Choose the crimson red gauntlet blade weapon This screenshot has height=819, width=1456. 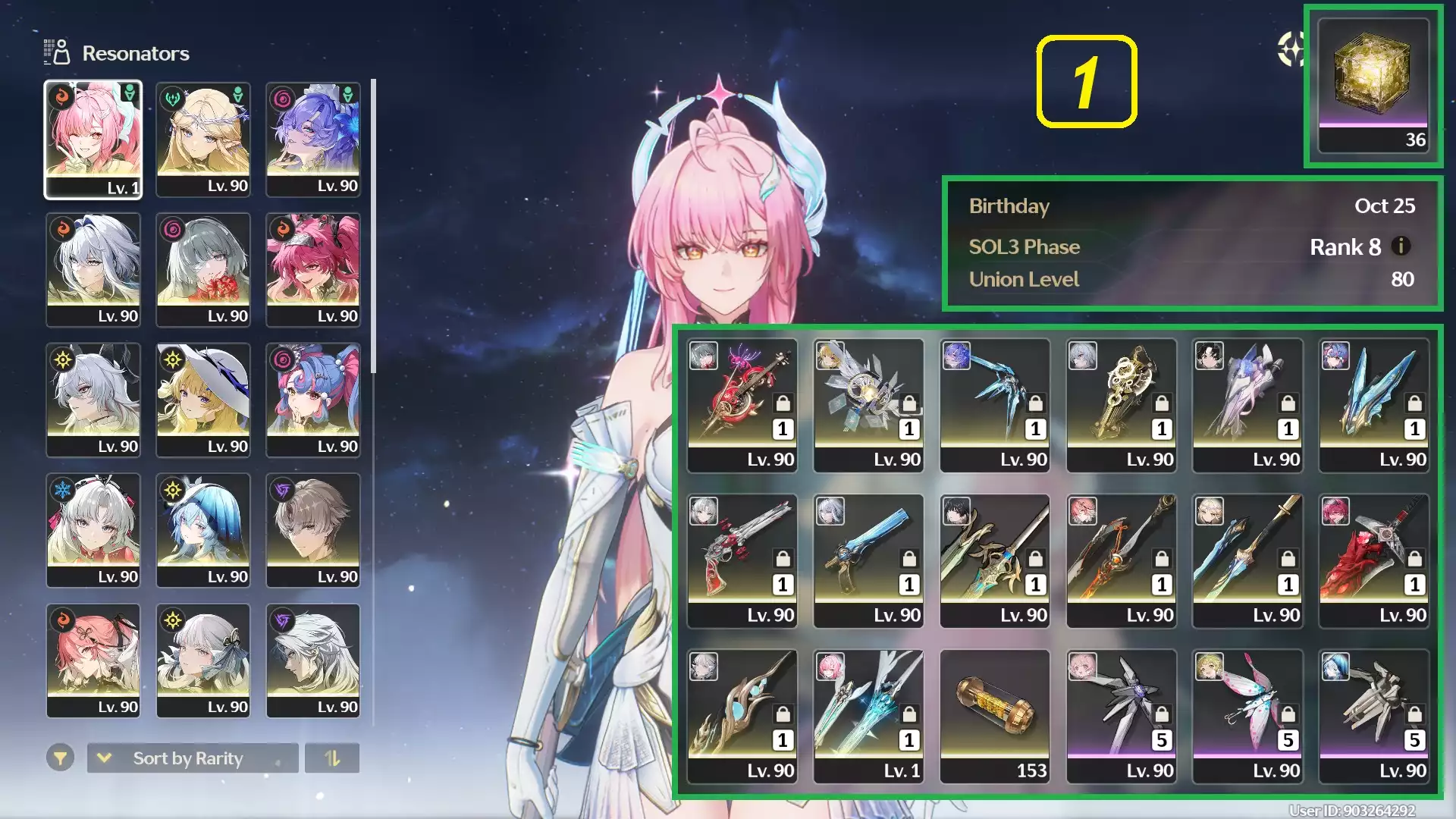pos(1373,560)
